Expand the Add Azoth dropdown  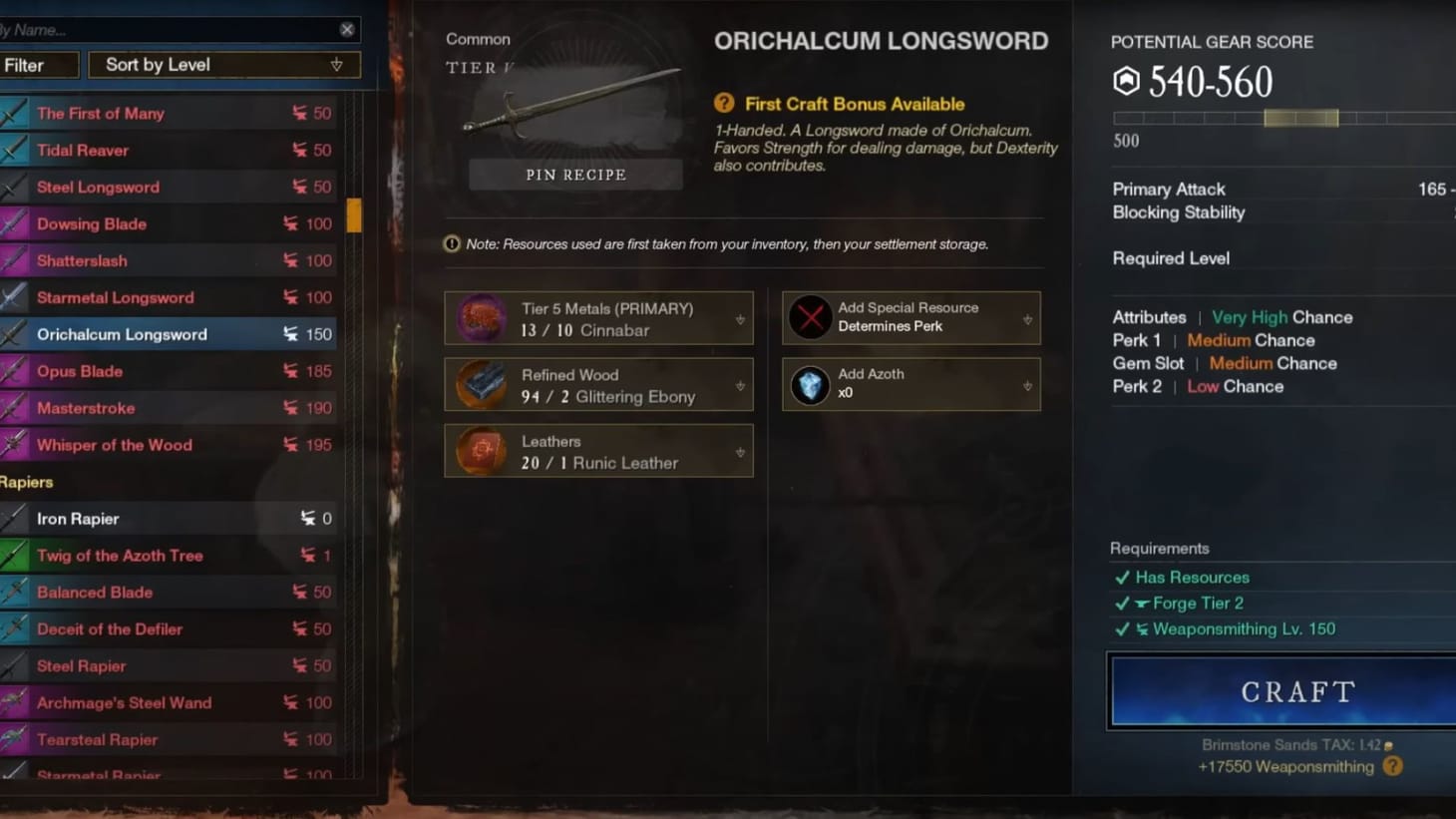(1027, 384)
